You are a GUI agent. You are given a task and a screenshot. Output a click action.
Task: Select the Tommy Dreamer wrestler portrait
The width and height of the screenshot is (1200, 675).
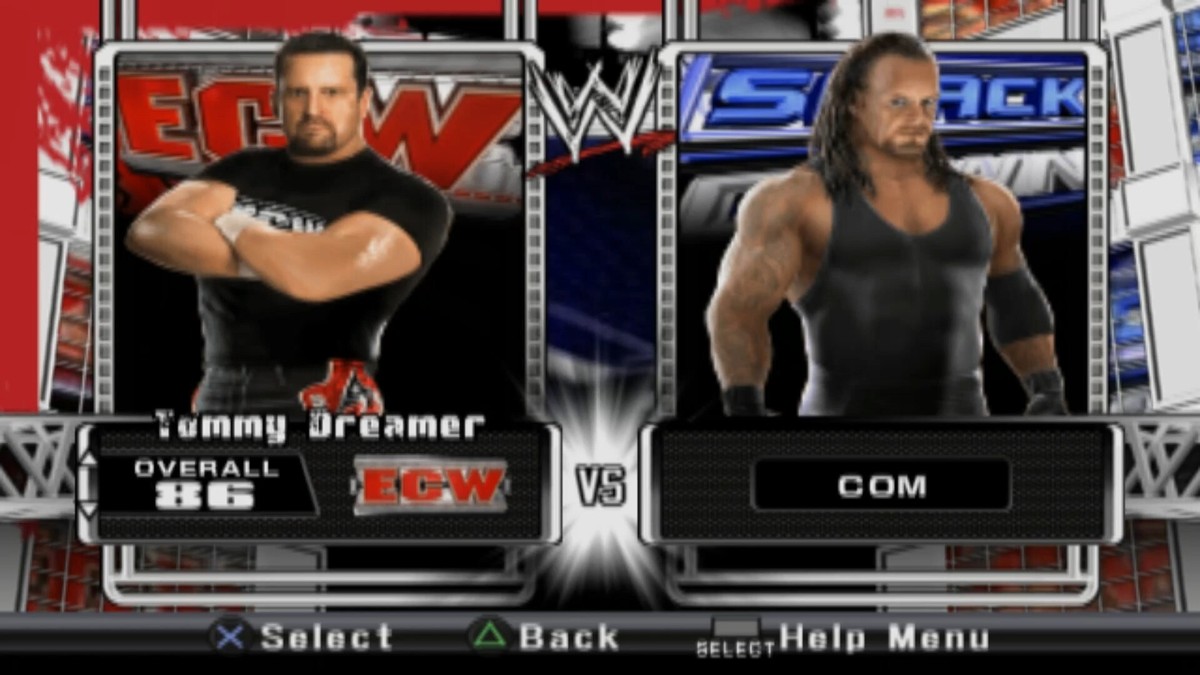[318, 230]
